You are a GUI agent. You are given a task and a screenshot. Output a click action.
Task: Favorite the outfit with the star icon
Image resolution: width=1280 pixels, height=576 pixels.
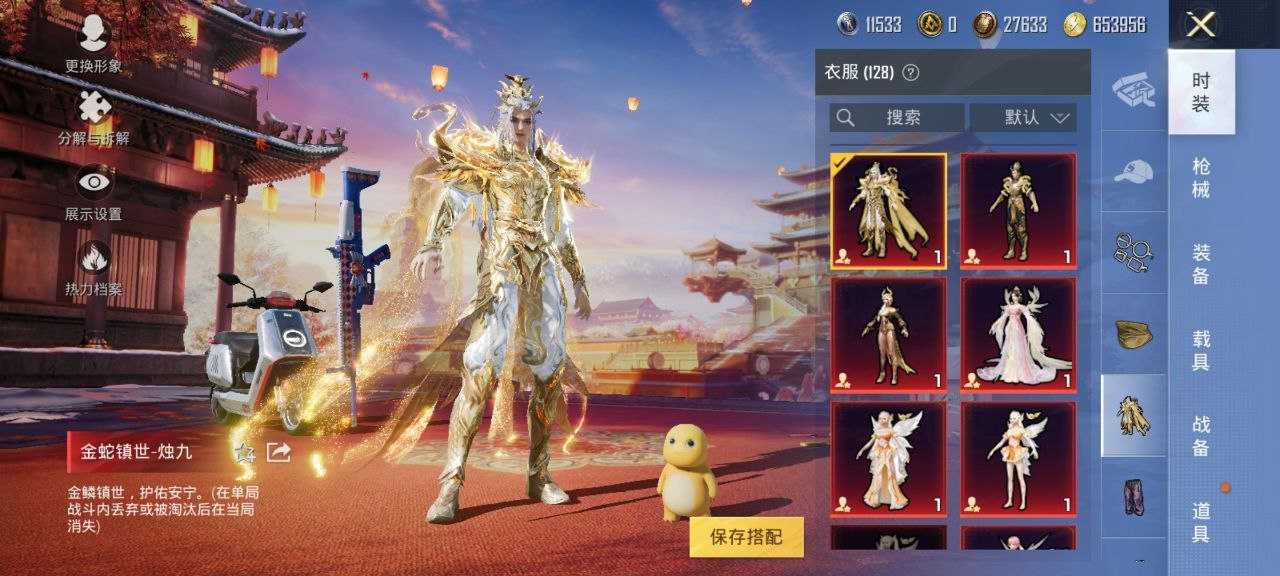pos(244,453)
